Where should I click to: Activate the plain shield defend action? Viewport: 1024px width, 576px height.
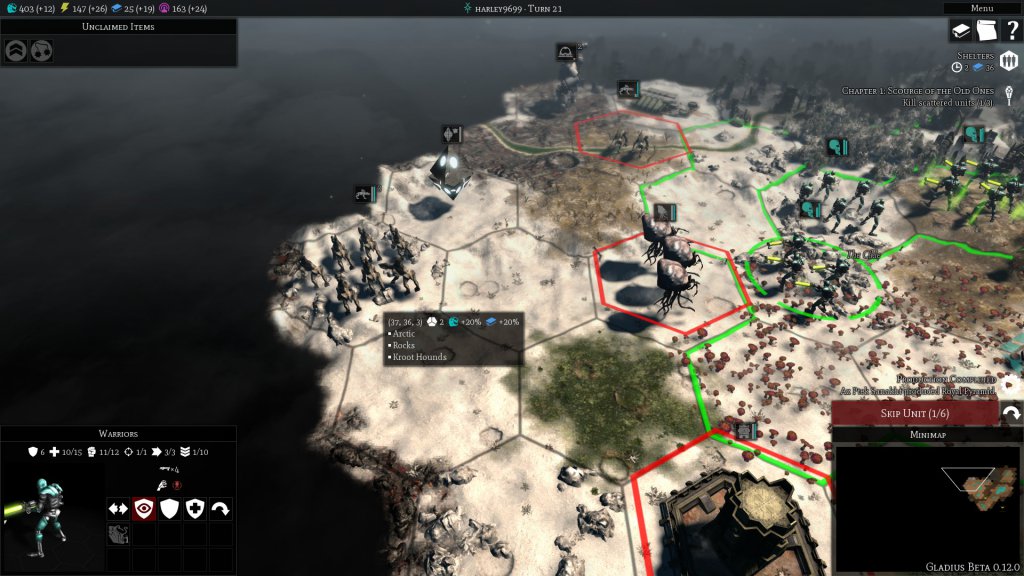170,508
